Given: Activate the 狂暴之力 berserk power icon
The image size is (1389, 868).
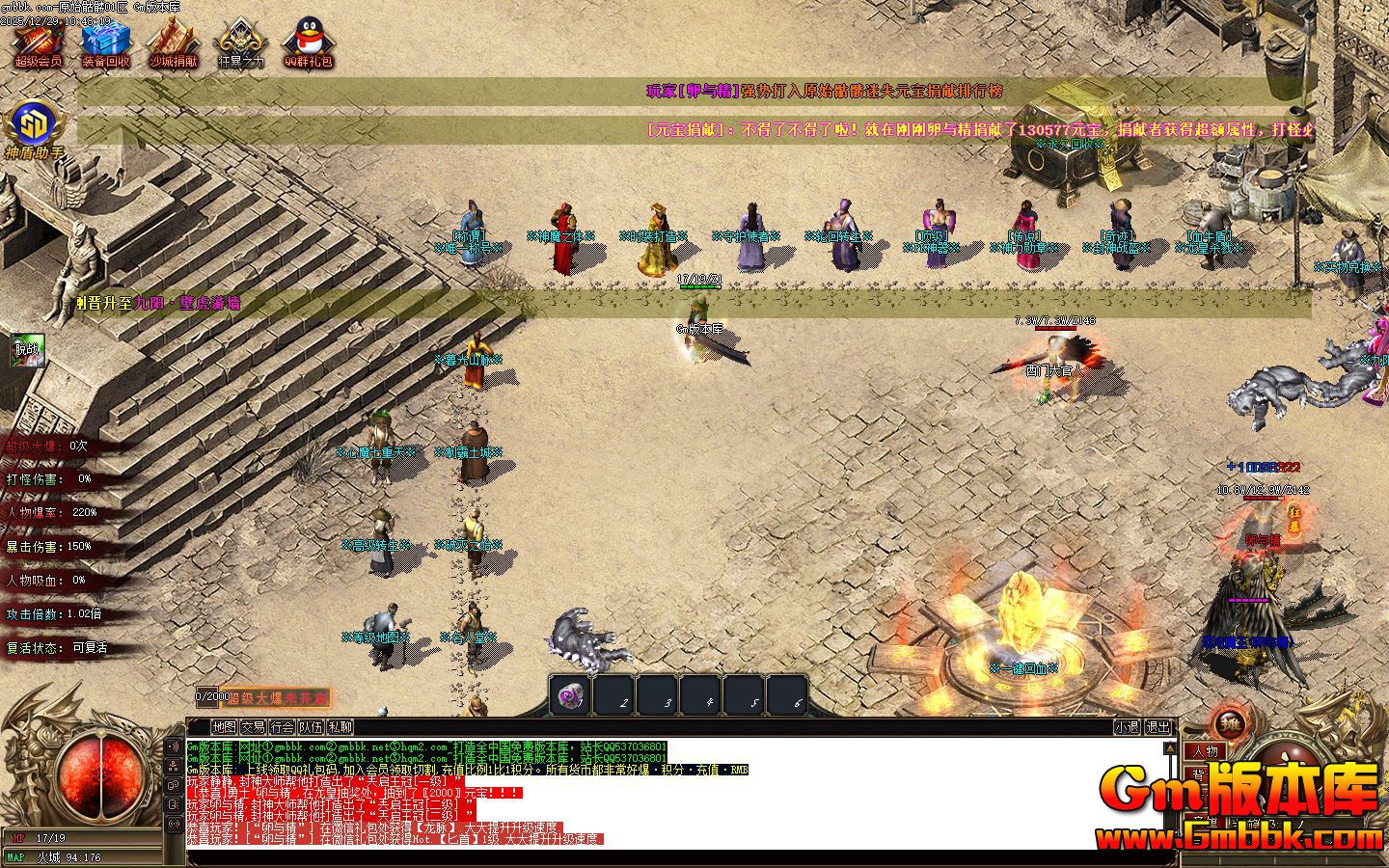Looking at the screenshot, I should (x=240, y=41).
